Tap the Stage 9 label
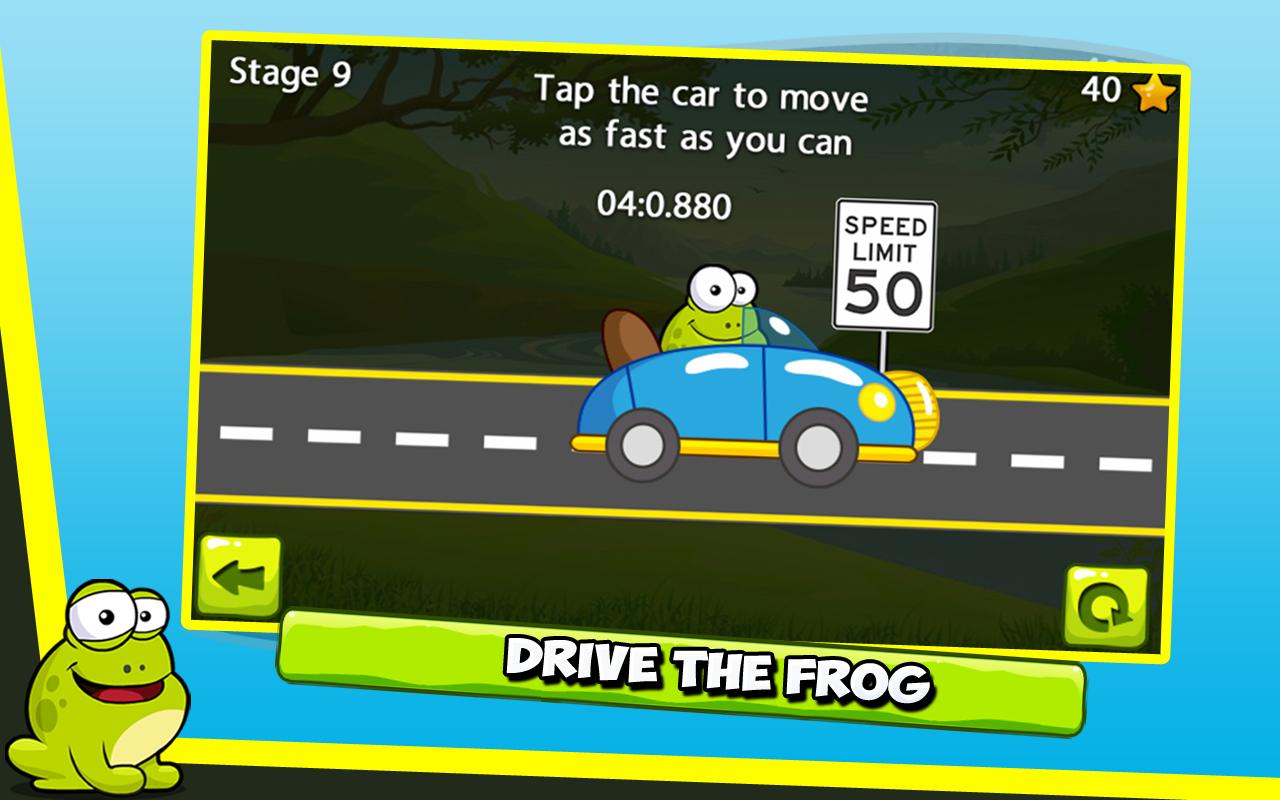This screenshot has width=1280, height=800. 288,72
